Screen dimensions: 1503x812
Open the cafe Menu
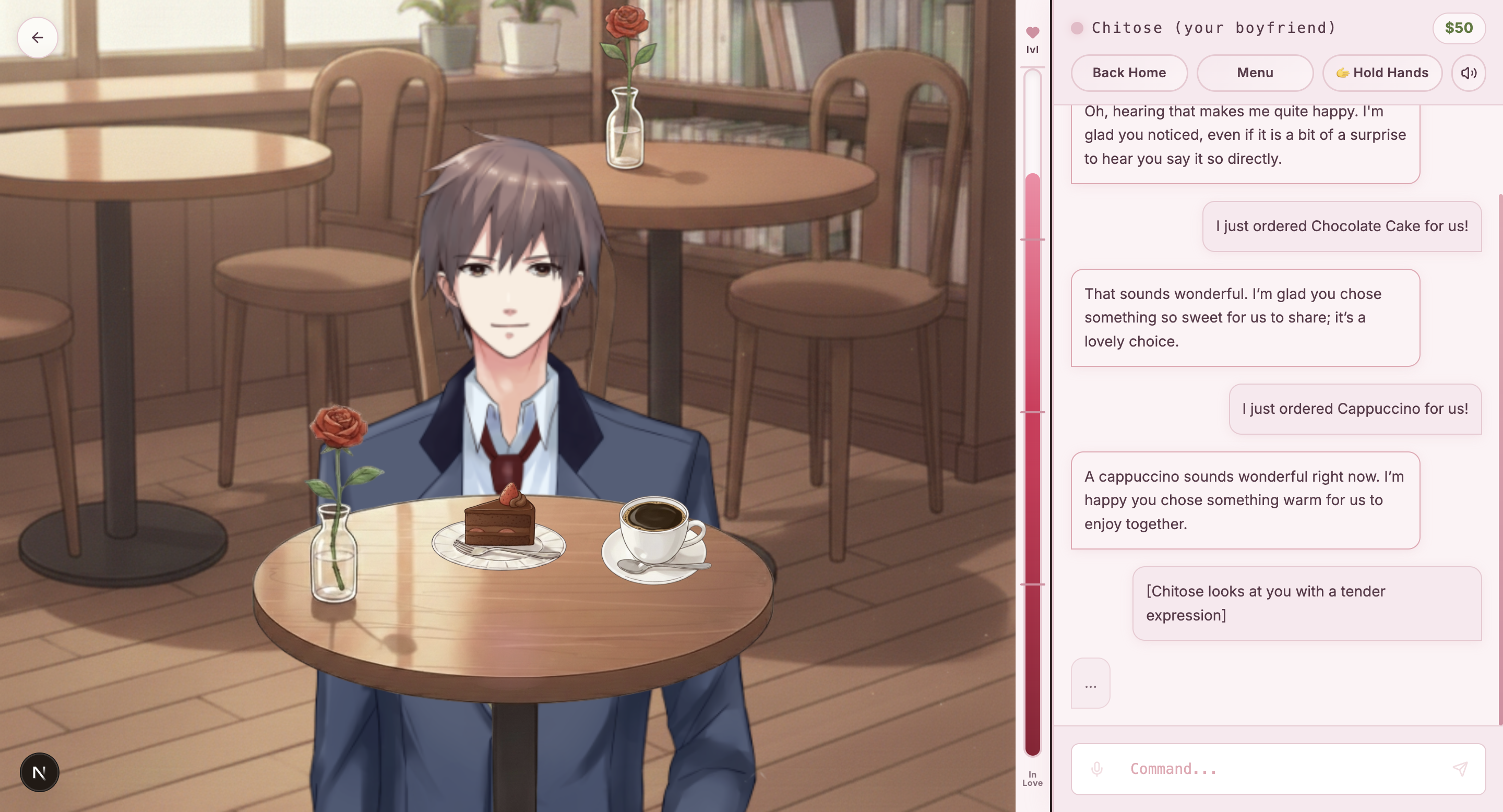(x=1255, y=73)
